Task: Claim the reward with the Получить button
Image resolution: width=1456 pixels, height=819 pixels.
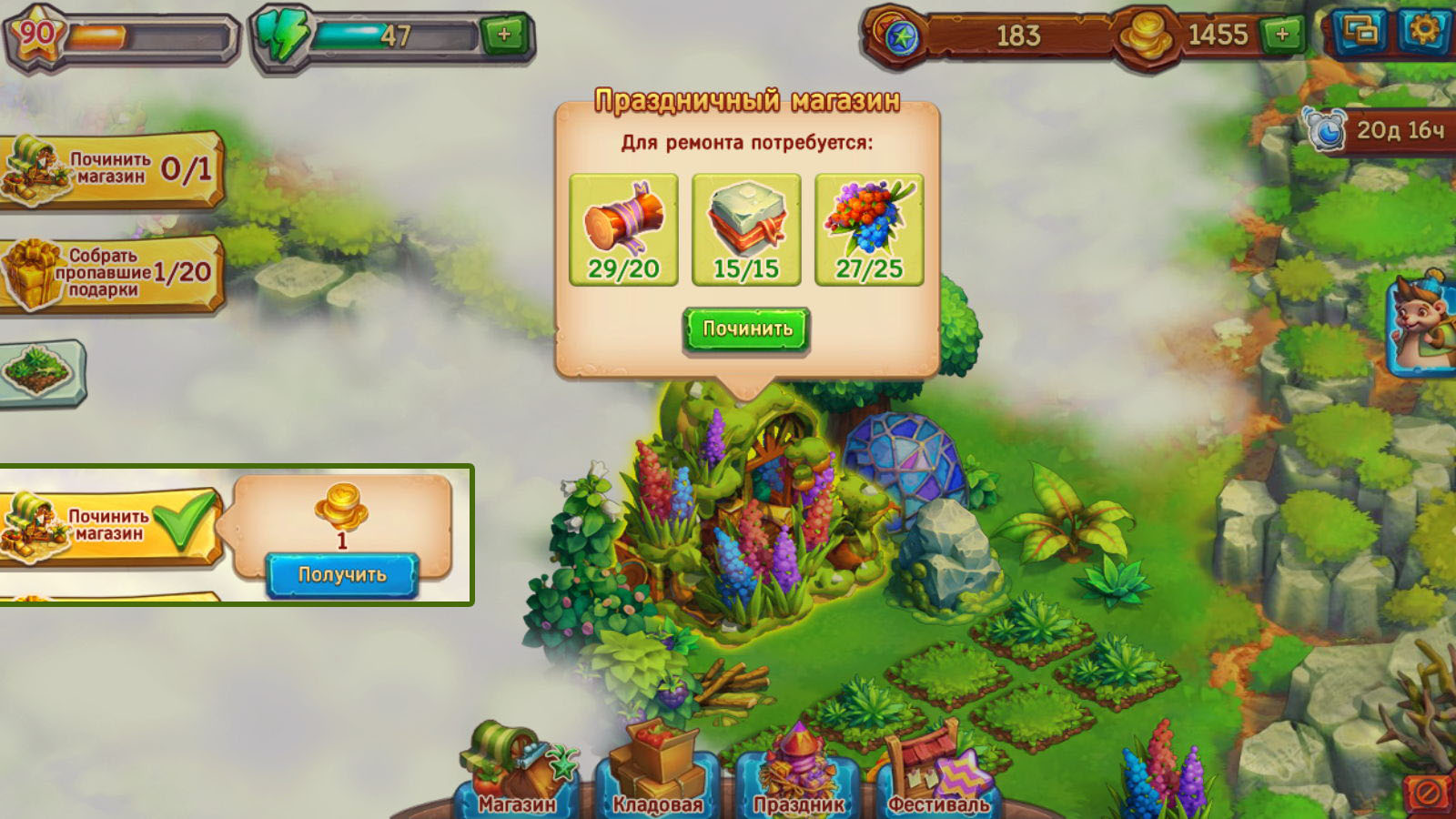Action: (x=342, y=575)
